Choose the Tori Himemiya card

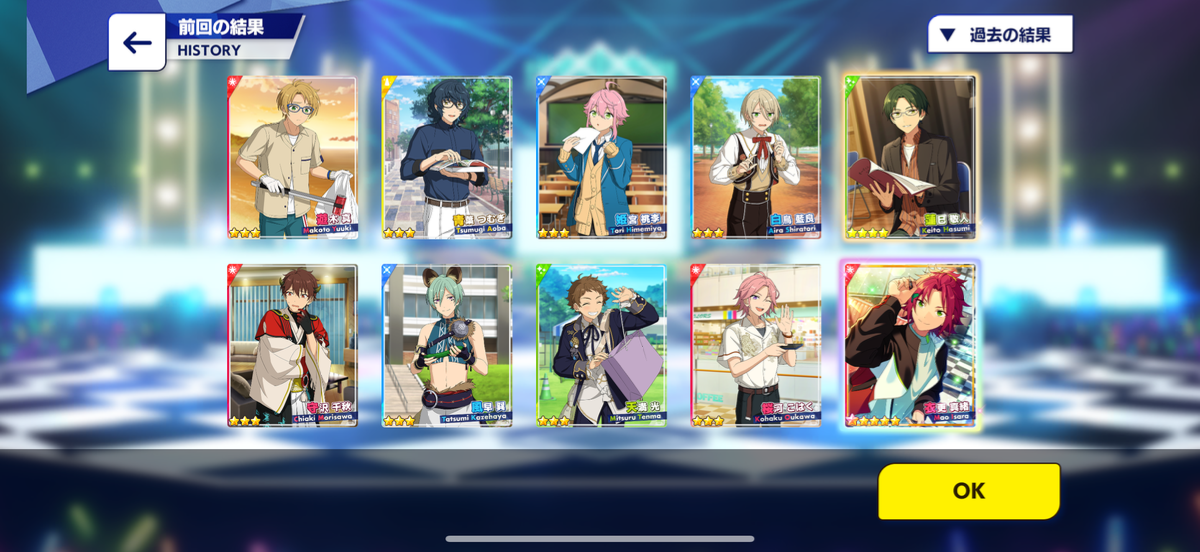(x=602, y=158)
